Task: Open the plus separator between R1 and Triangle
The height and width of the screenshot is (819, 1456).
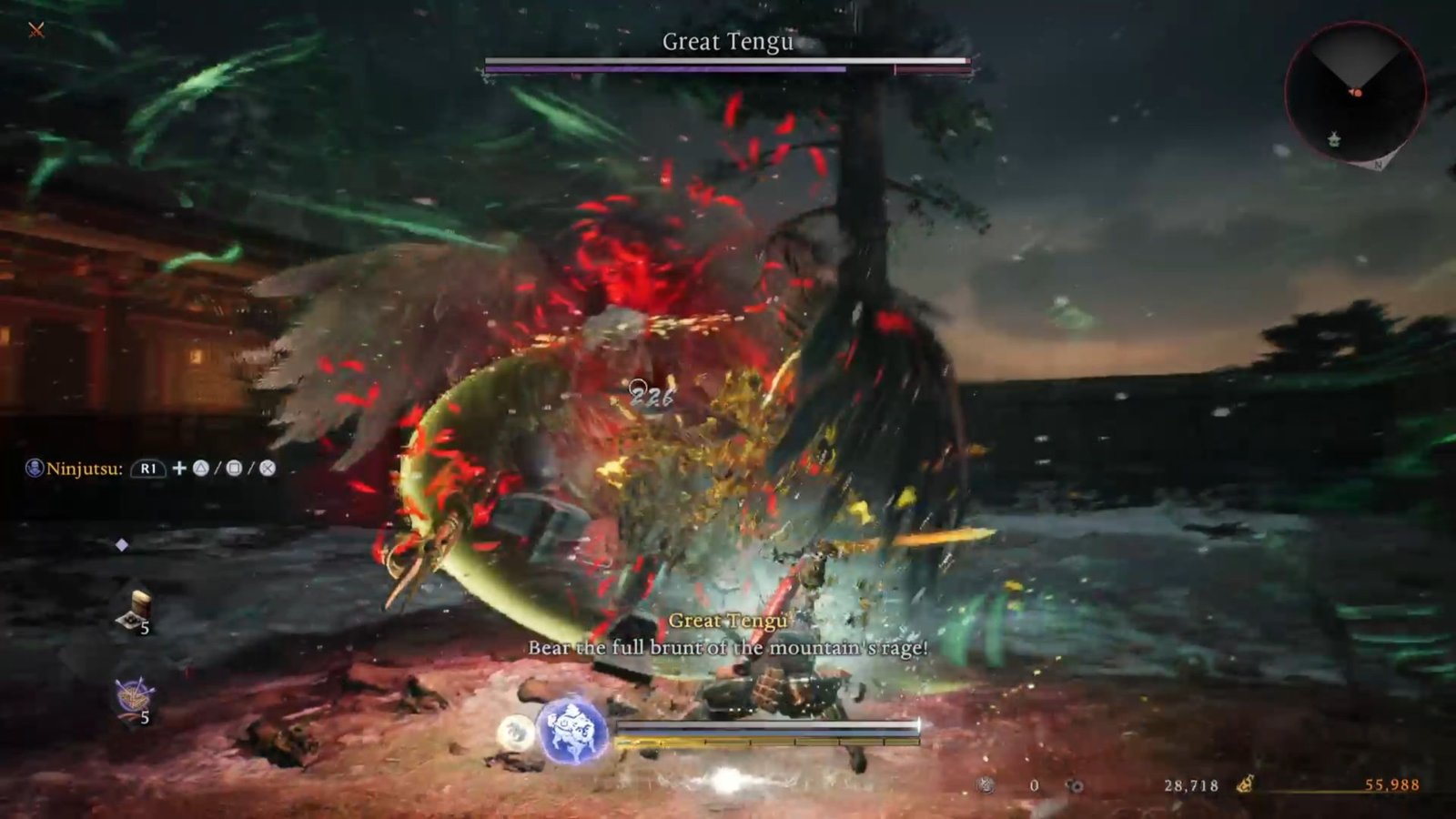Action: (179, 469)
